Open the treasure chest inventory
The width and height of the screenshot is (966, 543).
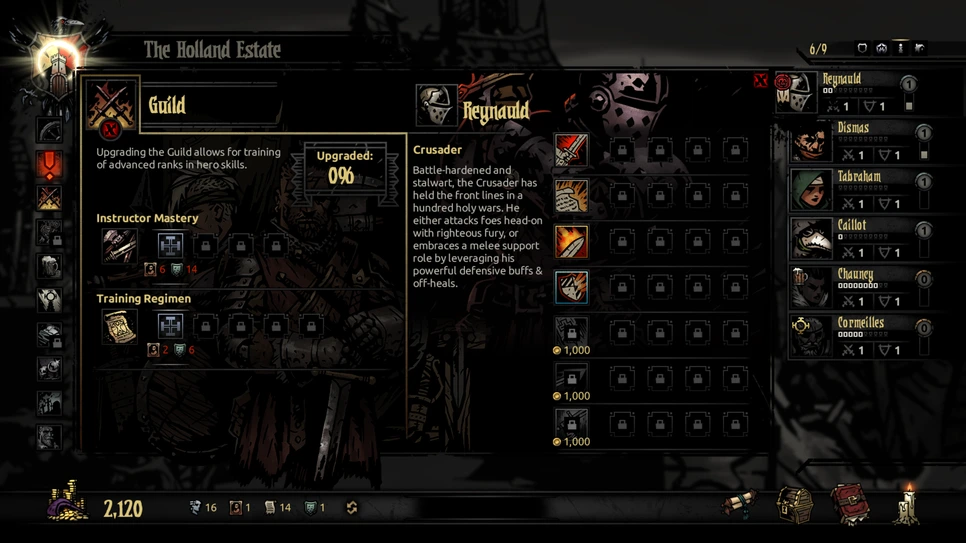[795, 505]
